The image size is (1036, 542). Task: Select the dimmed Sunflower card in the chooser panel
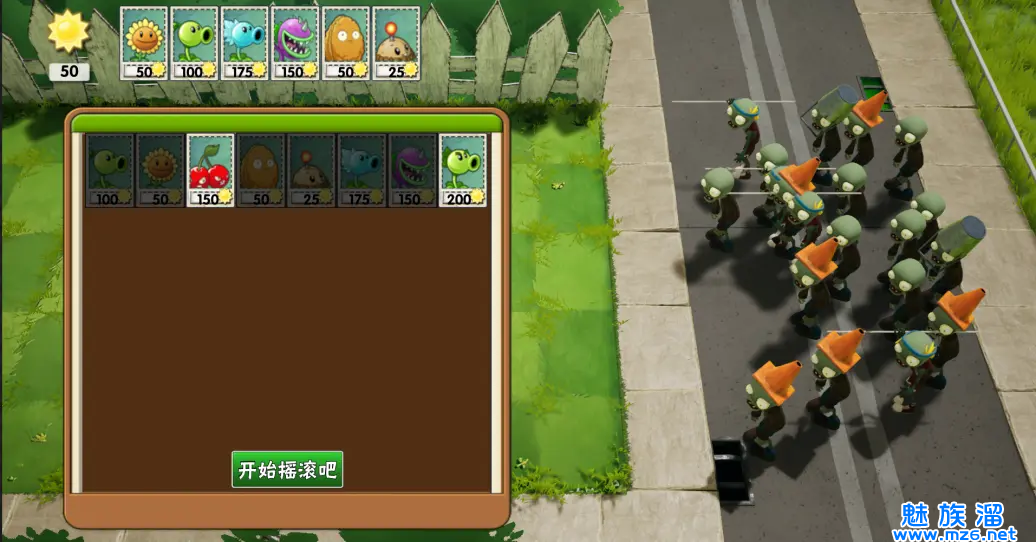pyautogui.click(x=160, y=170)
